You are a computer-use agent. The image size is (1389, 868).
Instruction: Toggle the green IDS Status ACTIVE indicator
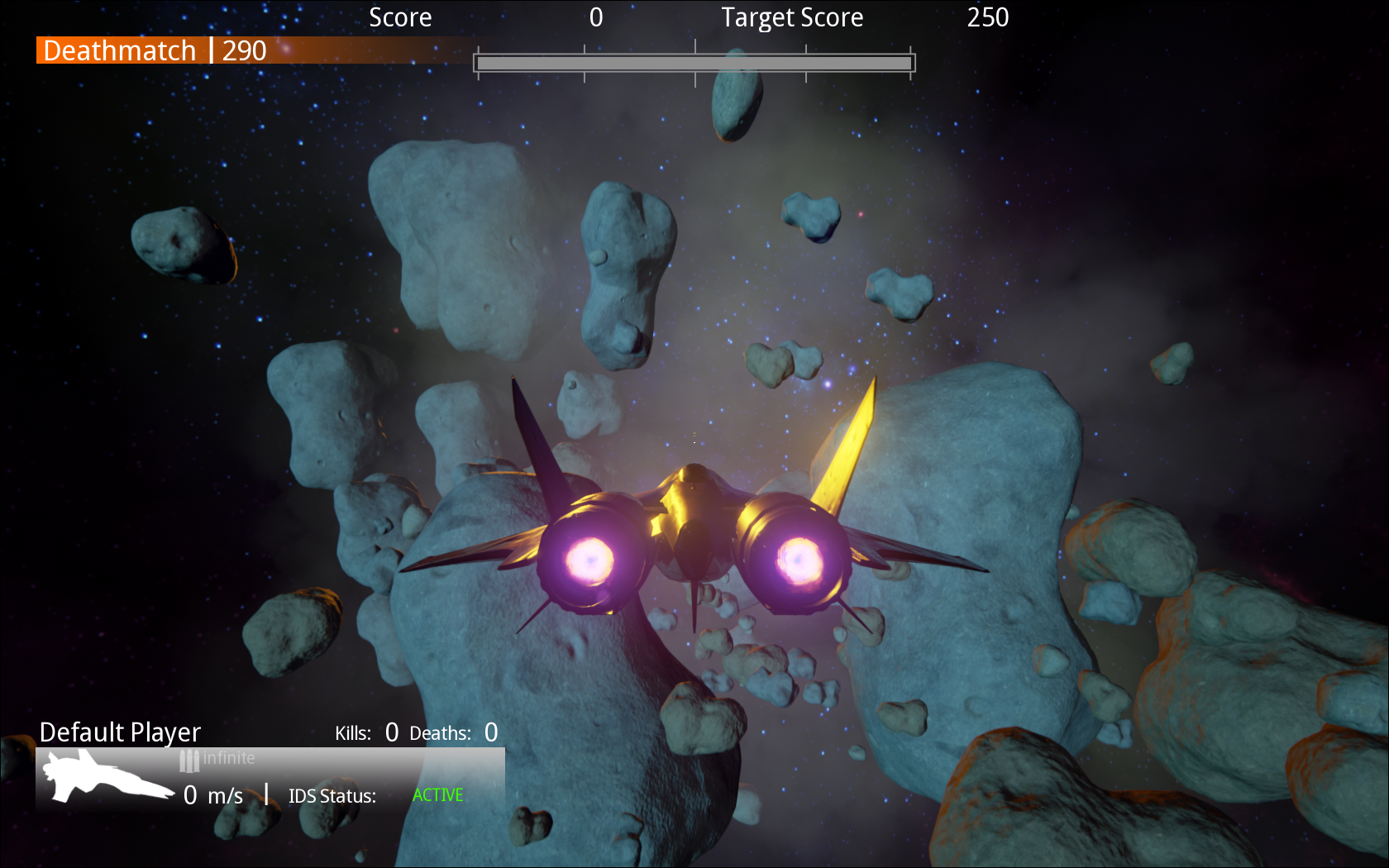[x=437, y=795]
